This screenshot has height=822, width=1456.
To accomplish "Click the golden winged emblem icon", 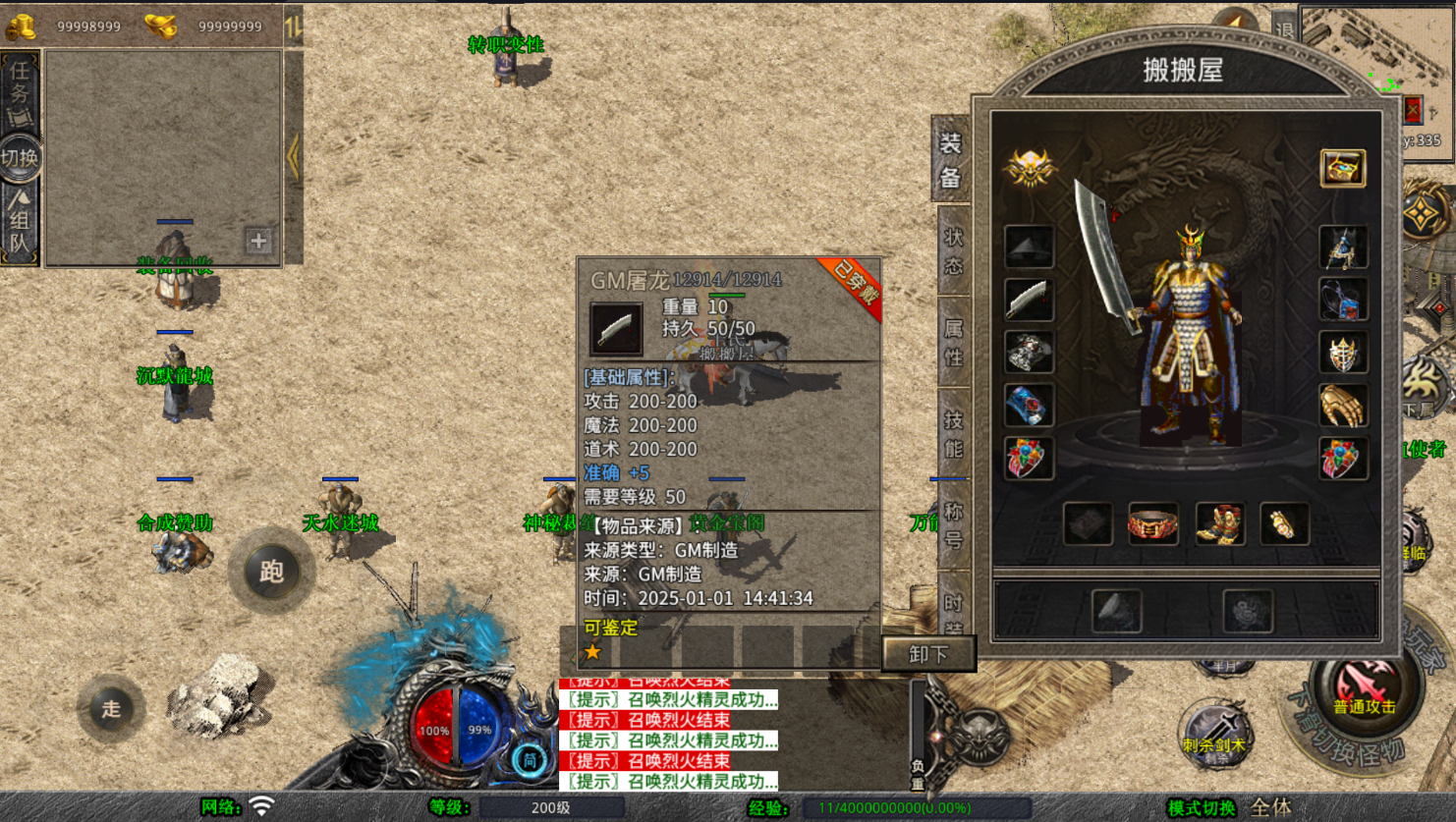I will tap(1029, 168).
